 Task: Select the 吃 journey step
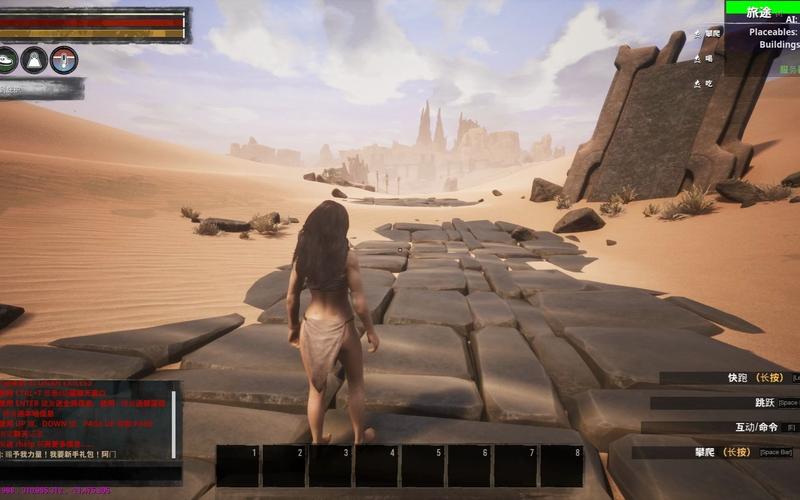(x=709, y=83)
